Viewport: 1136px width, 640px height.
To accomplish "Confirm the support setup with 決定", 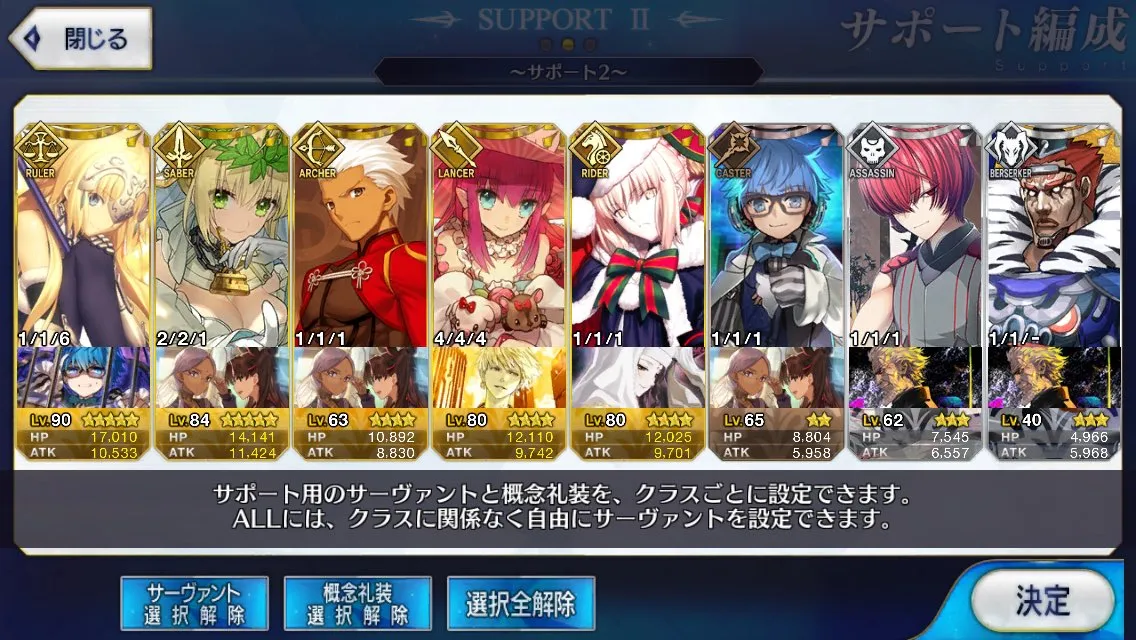I will [1043, 601].
